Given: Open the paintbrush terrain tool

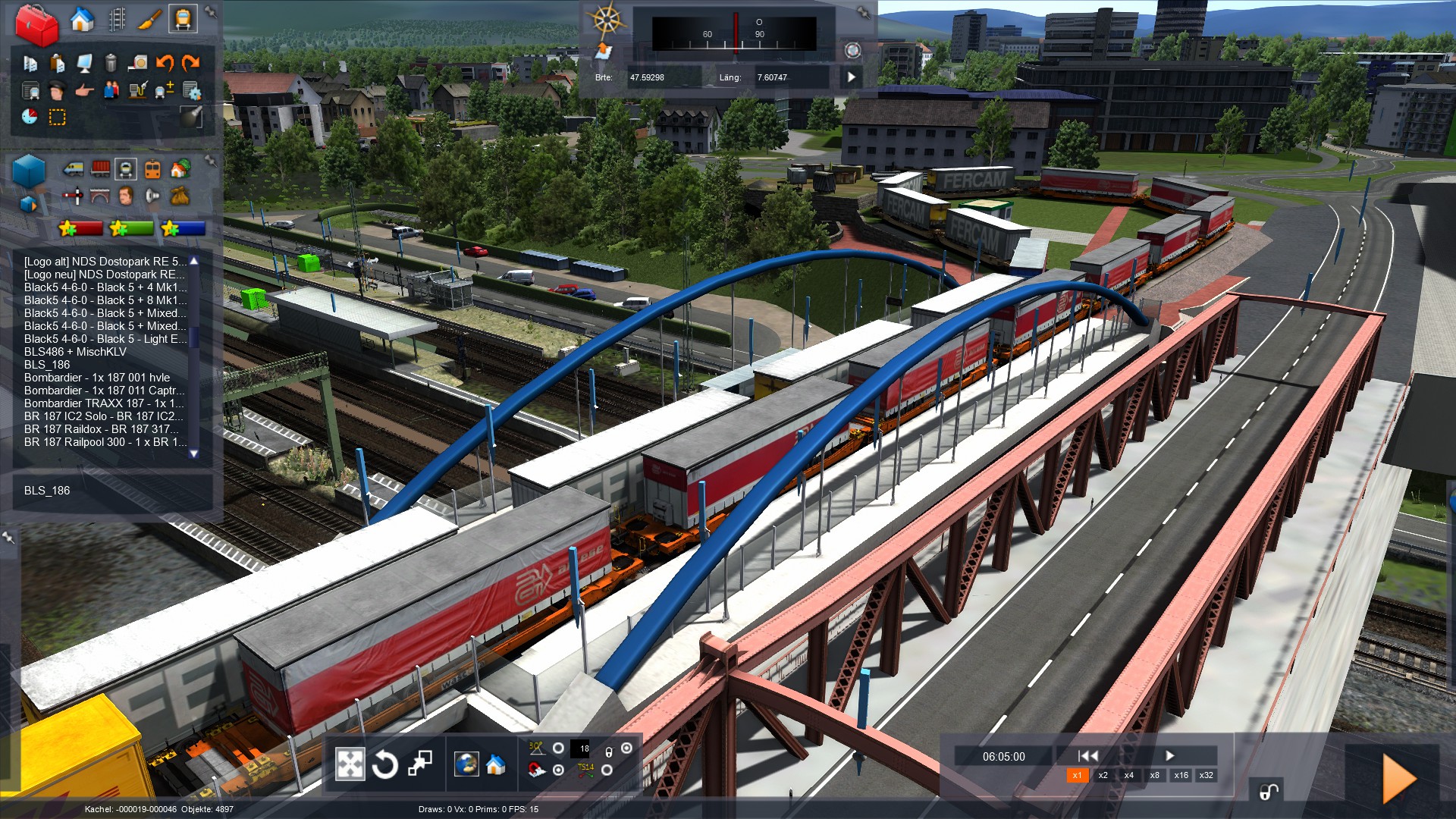Looking at the screenshot, I should pyautogui.click(x=149, y=20).
